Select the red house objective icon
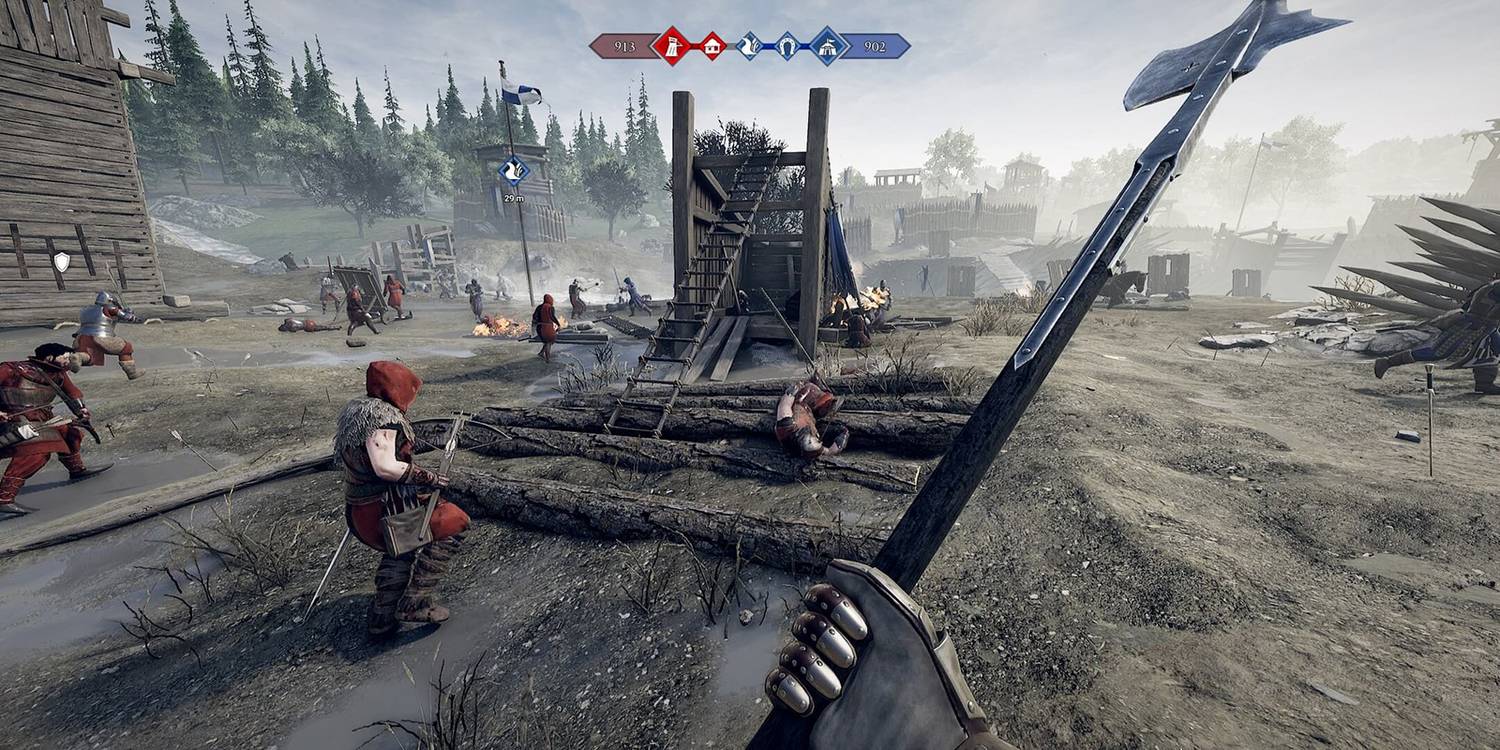The width and height of the screenshot is (1500, 750). (x=711, y=42)
